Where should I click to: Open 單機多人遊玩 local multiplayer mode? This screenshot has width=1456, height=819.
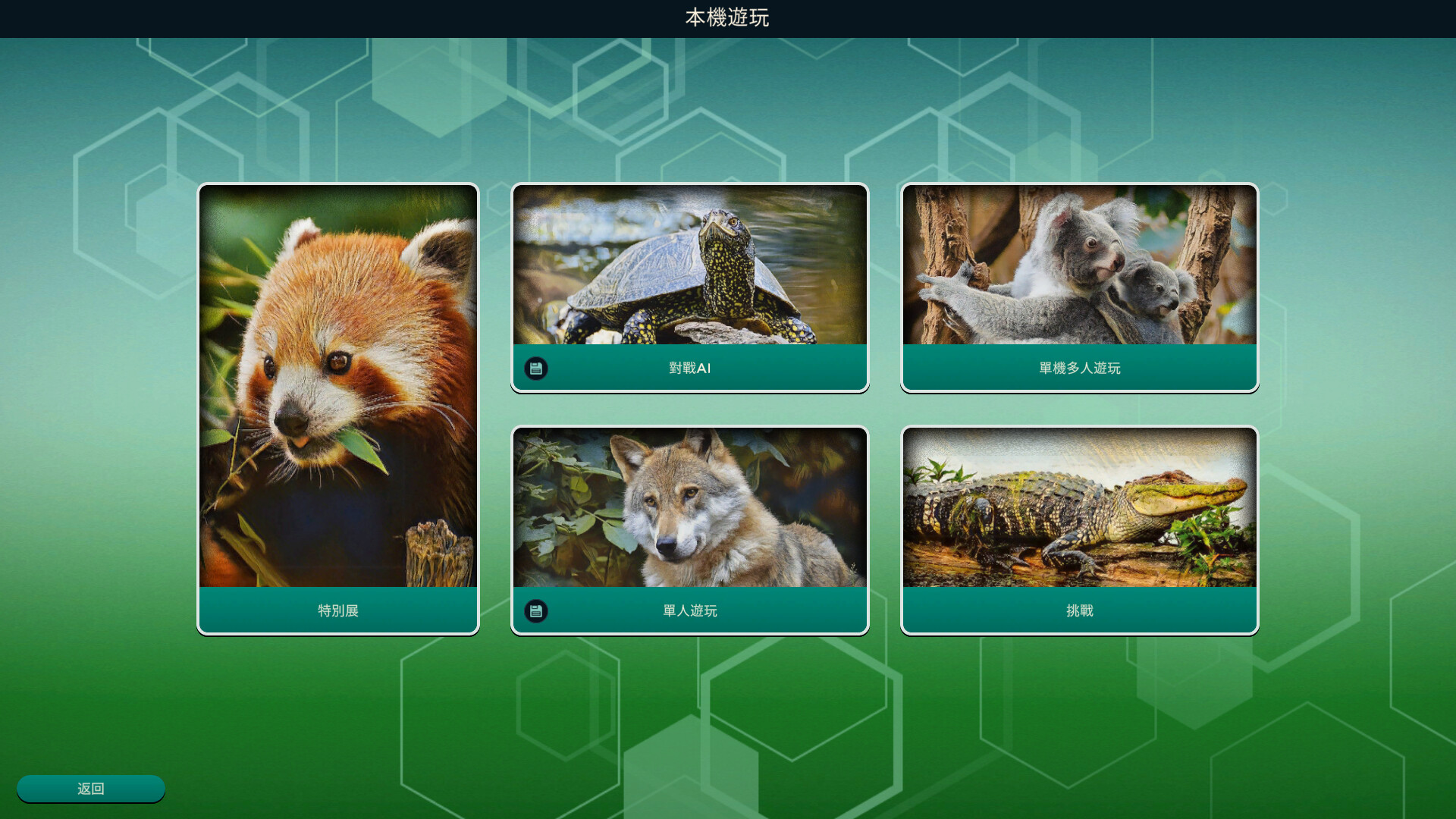1078,368
